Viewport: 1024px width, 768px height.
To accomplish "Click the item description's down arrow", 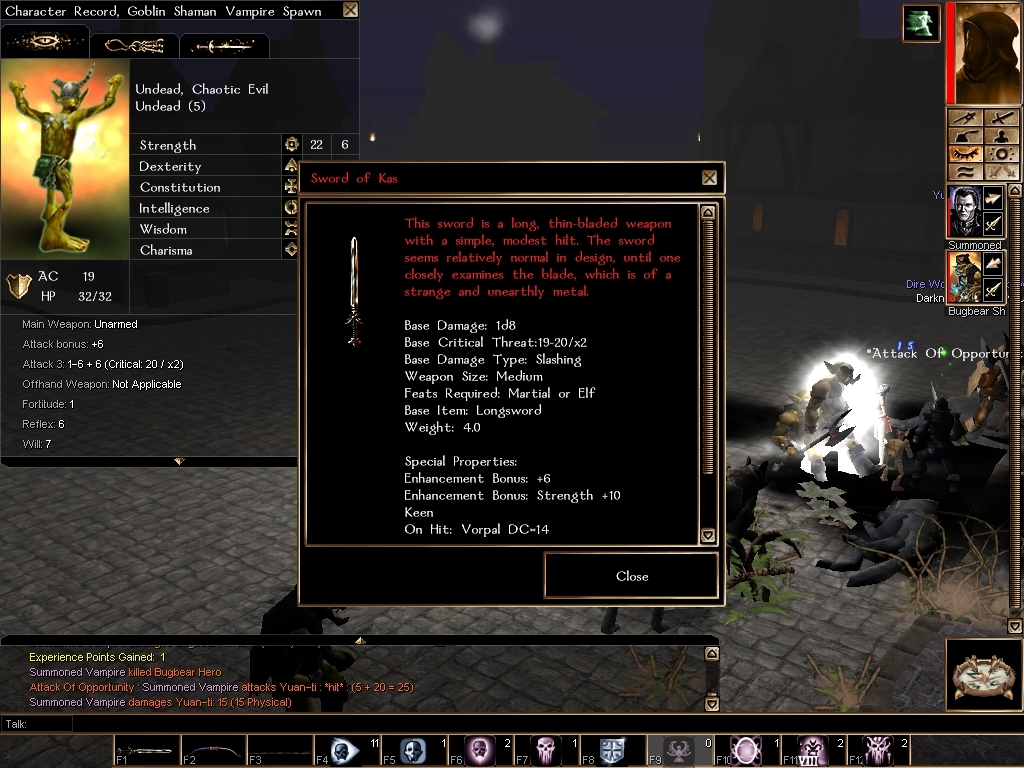I will coord(708,535).
